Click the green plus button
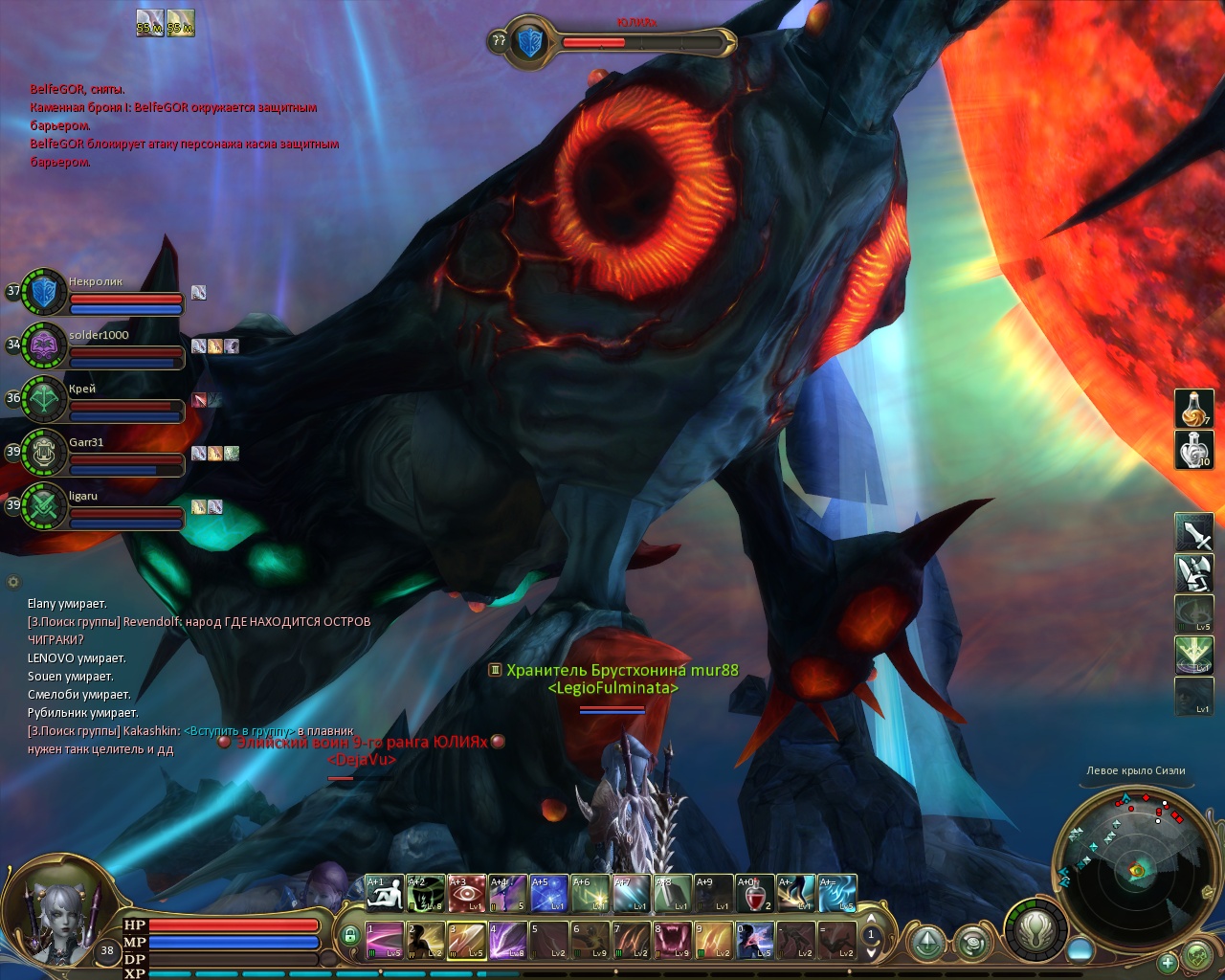This screenshot has height=980, width=1225. click(1168, 962)
